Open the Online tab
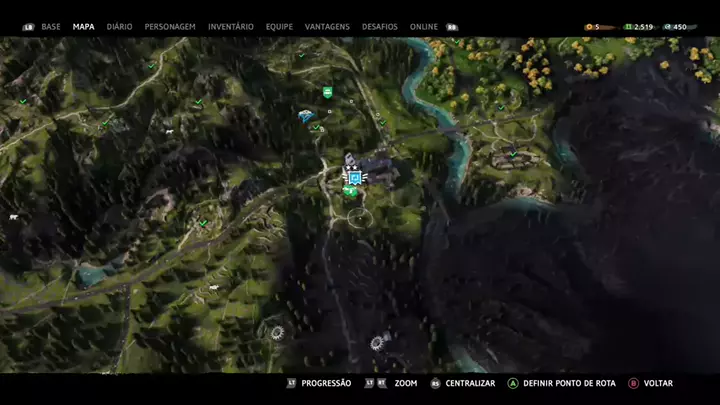 point(424,27)
